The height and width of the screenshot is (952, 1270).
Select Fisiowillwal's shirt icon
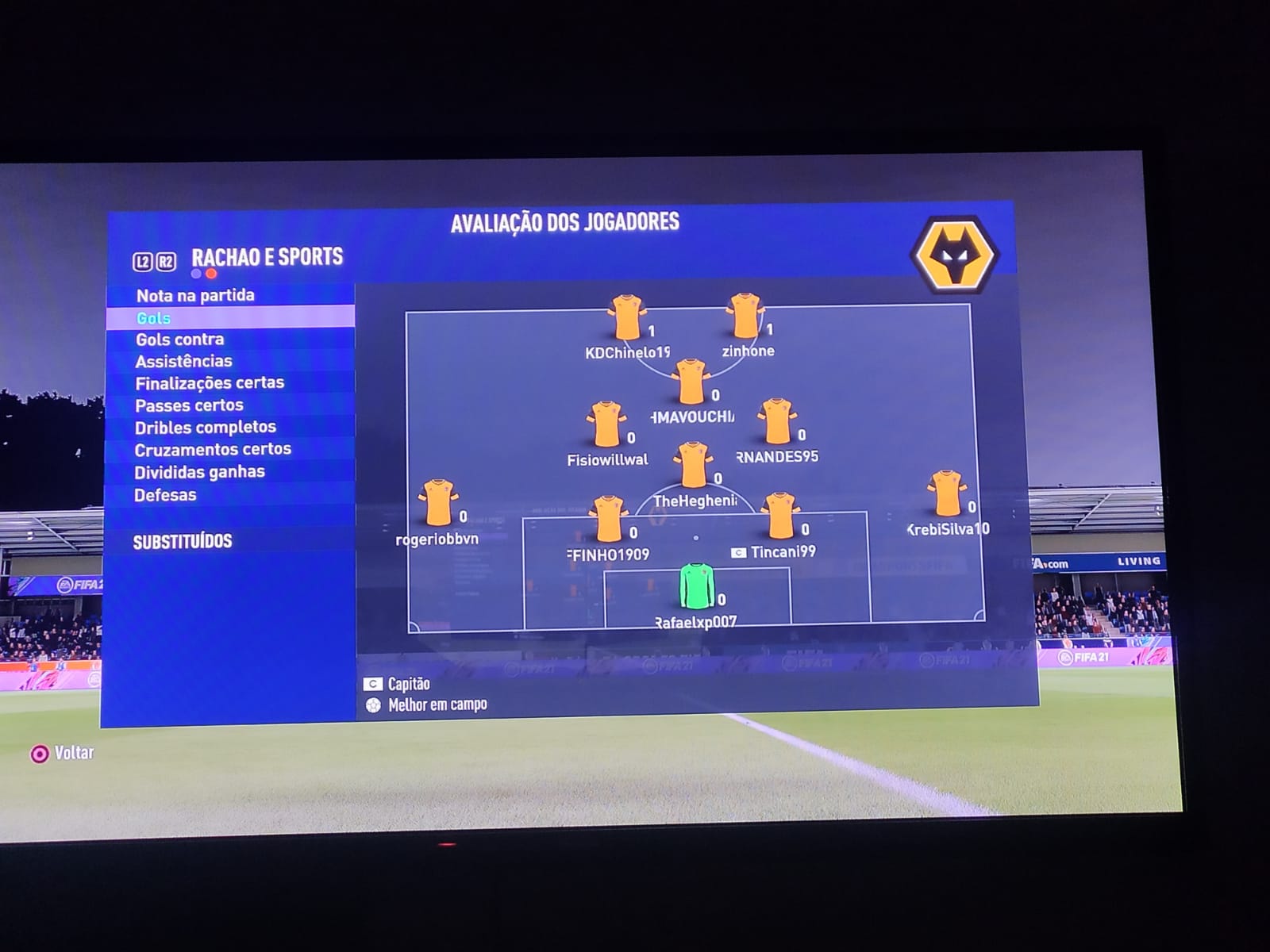point(606,424)
